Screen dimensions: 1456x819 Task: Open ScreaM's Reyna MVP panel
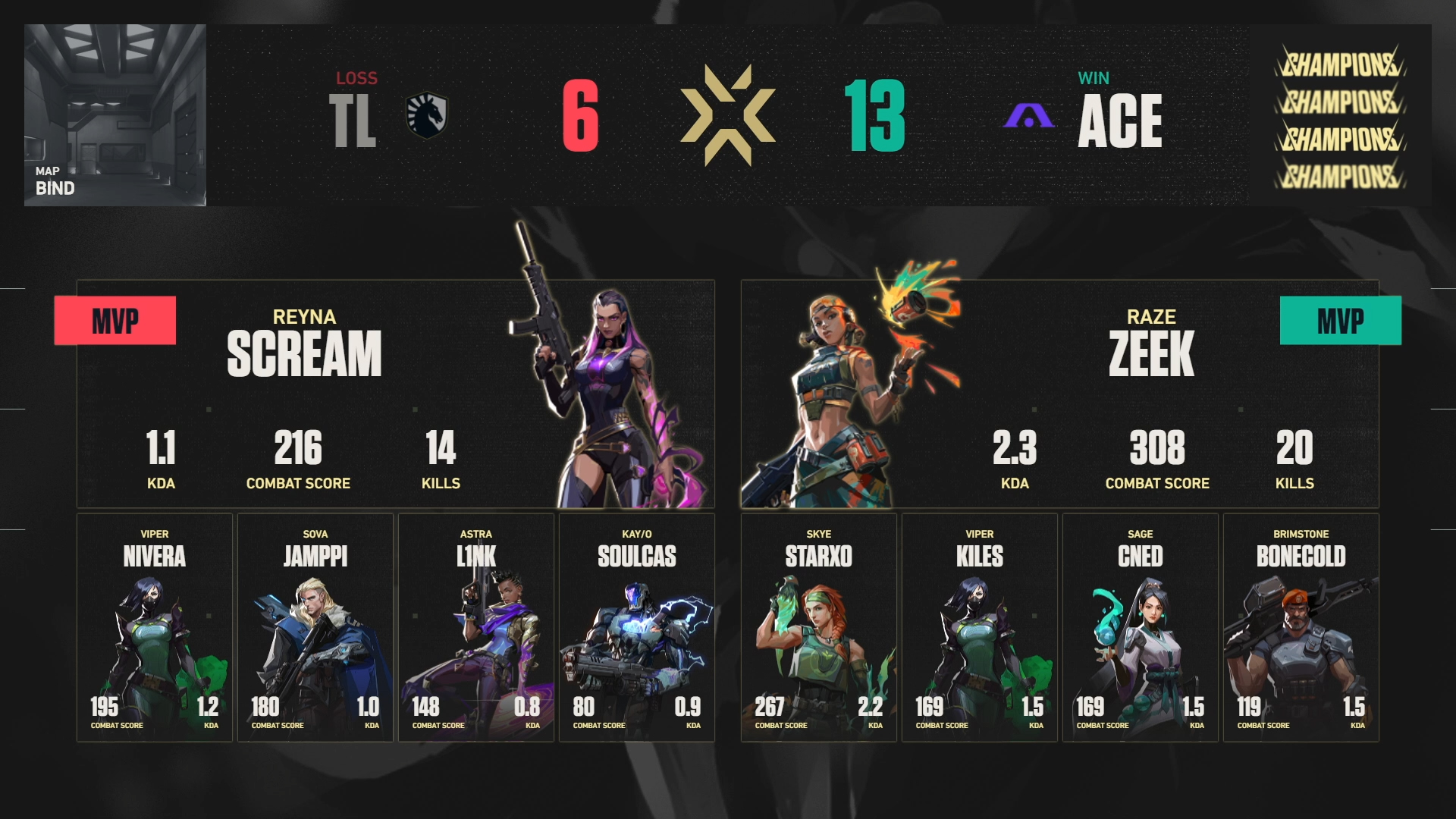pos(395,394)
